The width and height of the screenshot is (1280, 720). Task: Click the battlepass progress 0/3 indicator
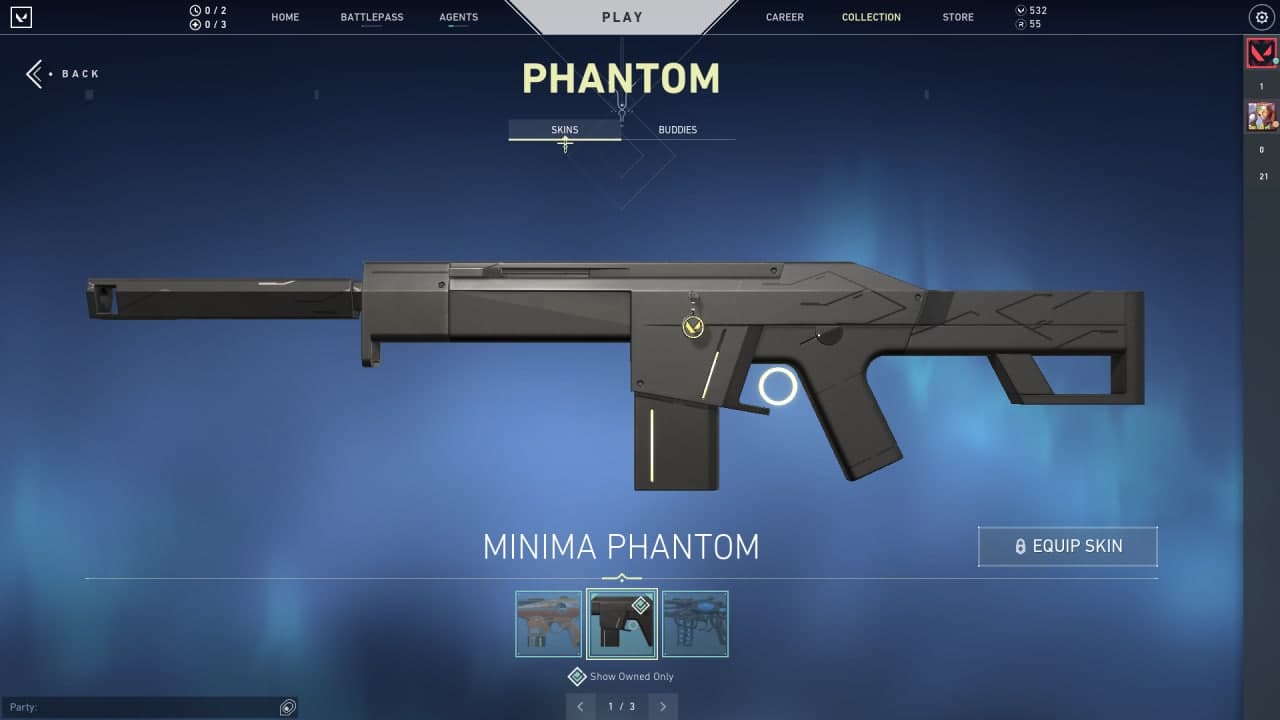click(210, 24)
